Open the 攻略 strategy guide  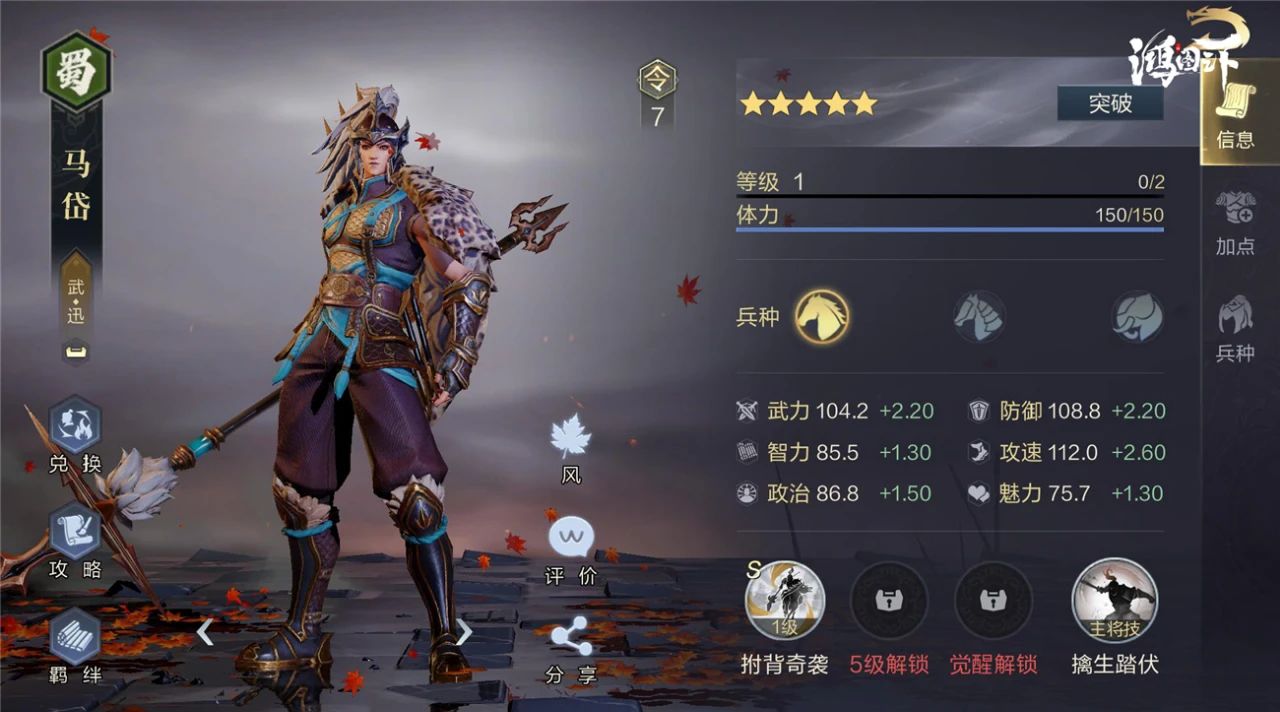click(x=76, y=540)
